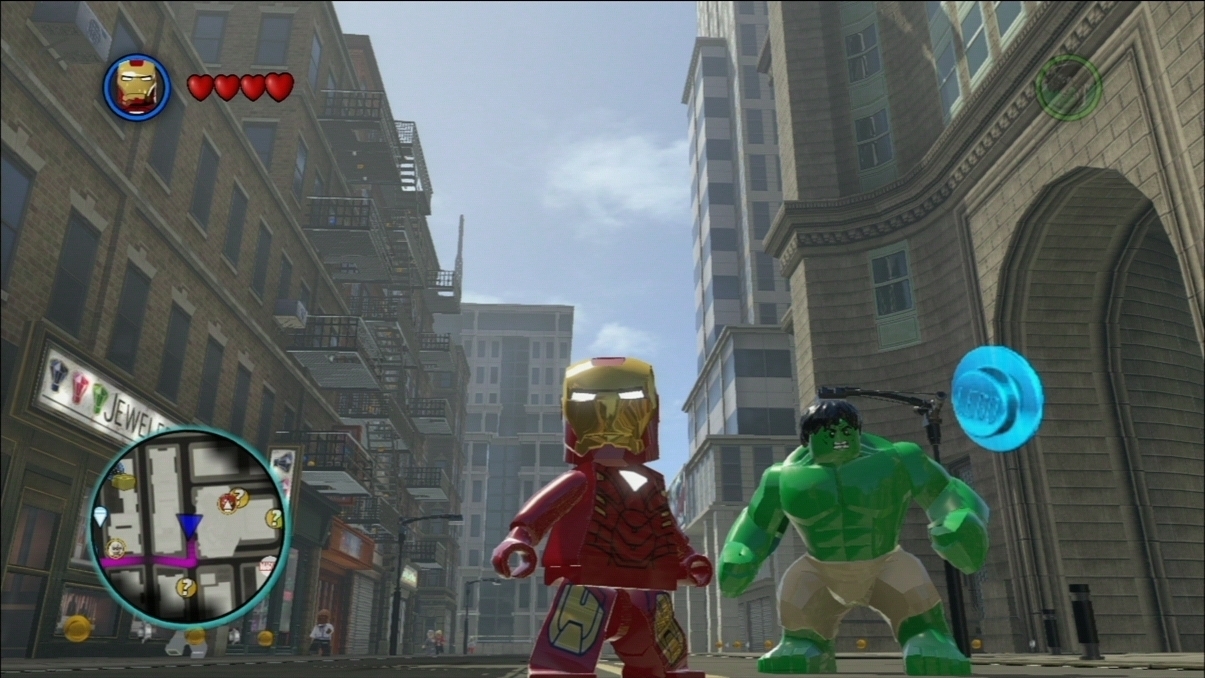Select the Iron Man character portrait
Viewport: 1205px width, 678px height.
coord(137,87)
